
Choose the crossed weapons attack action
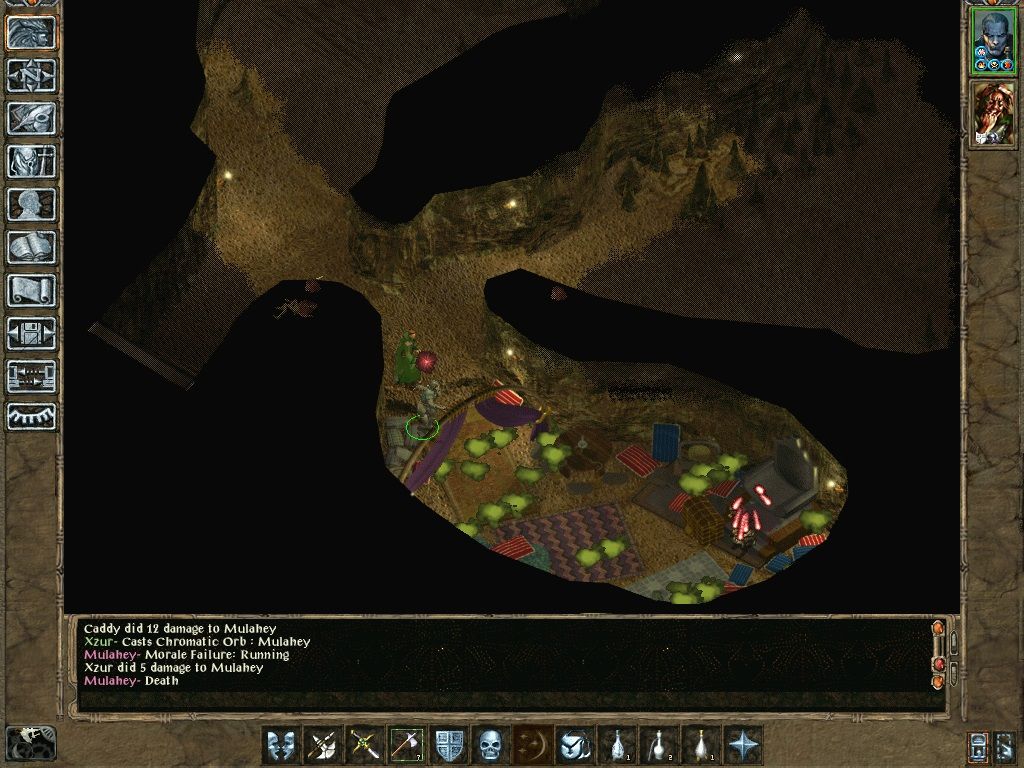[x=324, y=745]
